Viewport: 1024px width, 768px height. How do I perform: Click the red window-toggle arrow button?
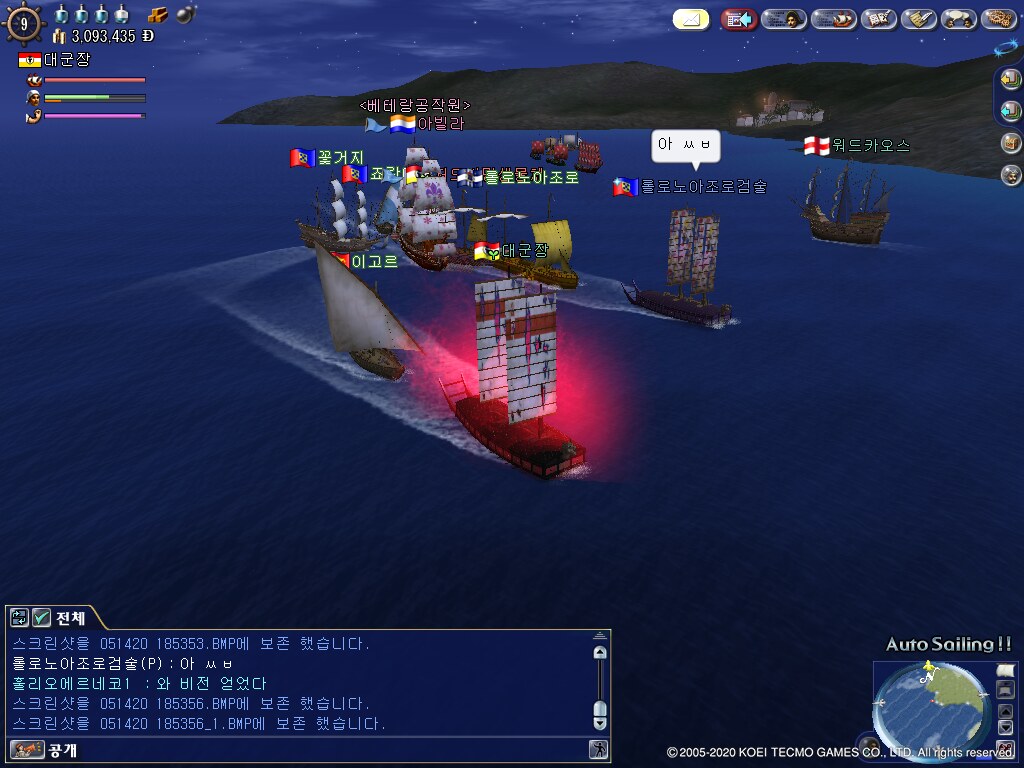click(739, 19)
